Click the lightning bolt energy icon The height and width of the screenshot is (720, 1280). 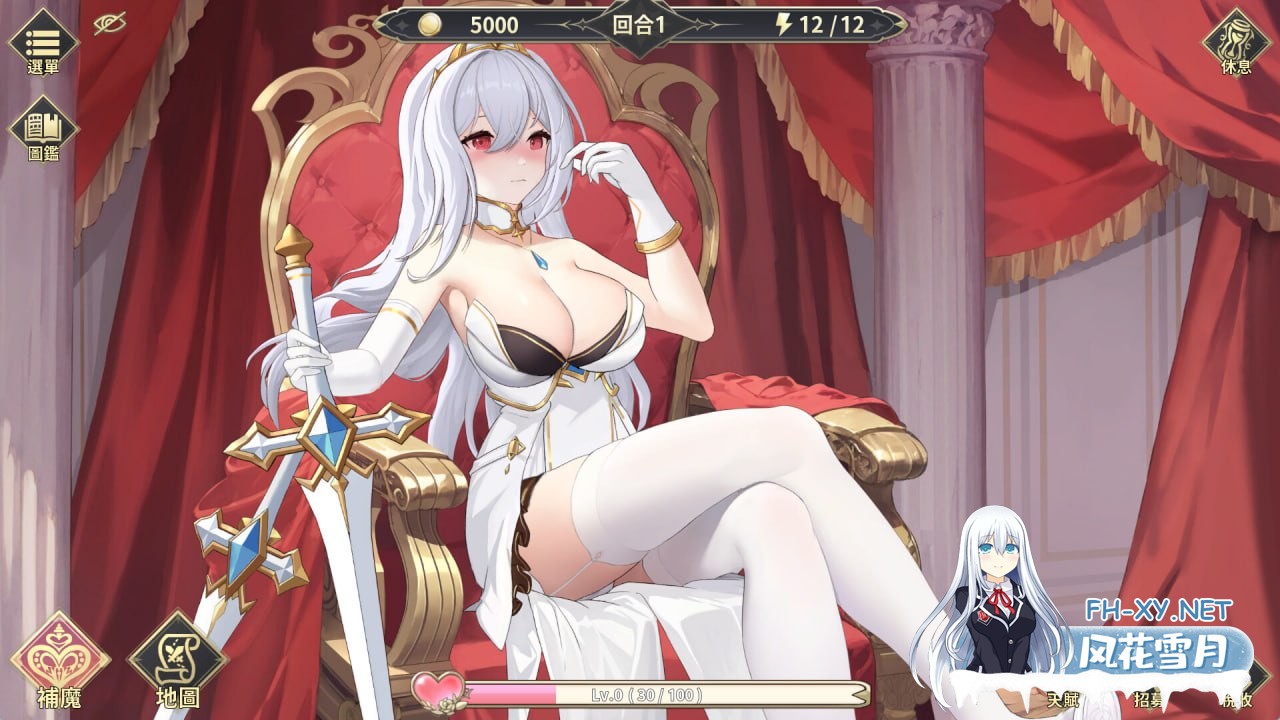pyautogui.click(x=782, y=22)
